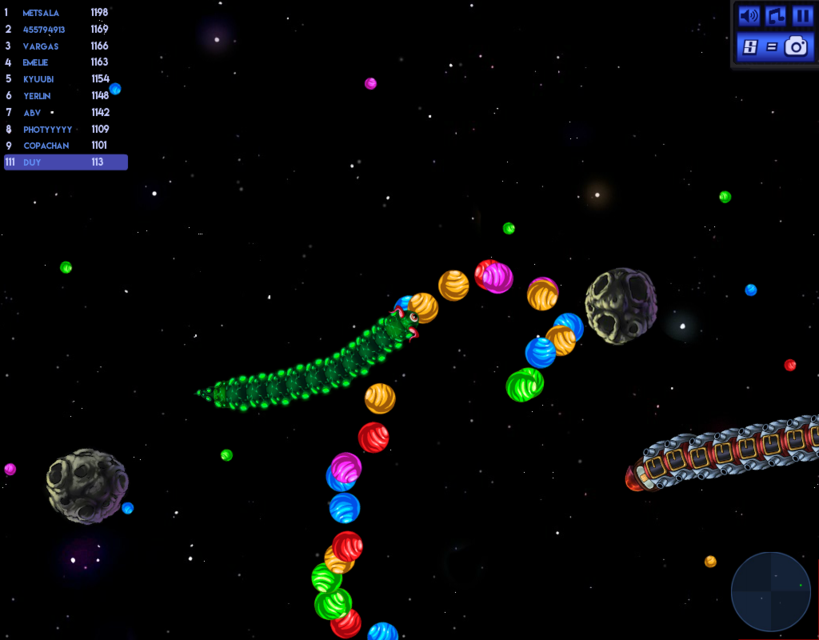Toggle the music note button
This screenshot has height=640, width=819.
coord(776,16)
